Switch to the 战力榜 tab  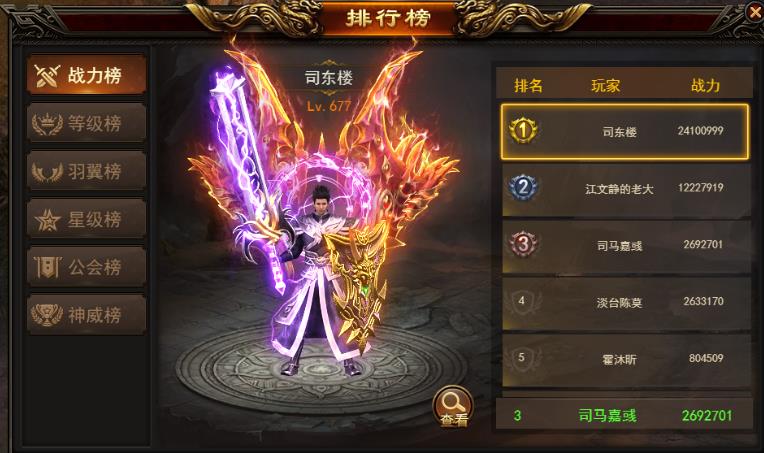click(86, 75)
